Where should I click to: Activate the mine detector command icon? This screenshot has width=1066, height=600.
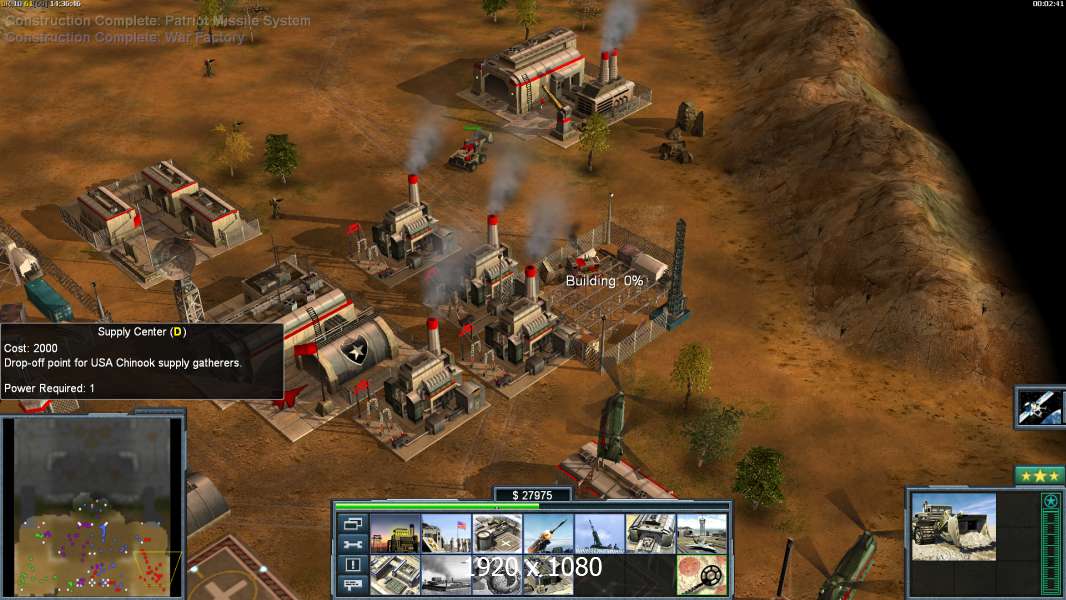[701, 575]
